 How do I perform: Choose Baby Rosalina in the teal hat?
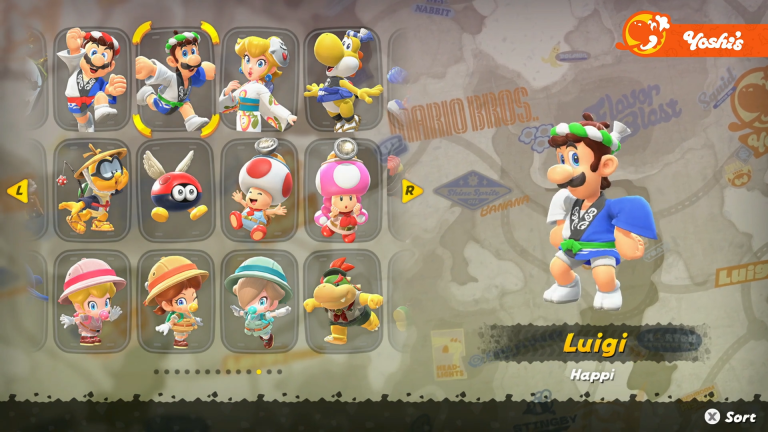pyautogui.click(x=260, y=301)
